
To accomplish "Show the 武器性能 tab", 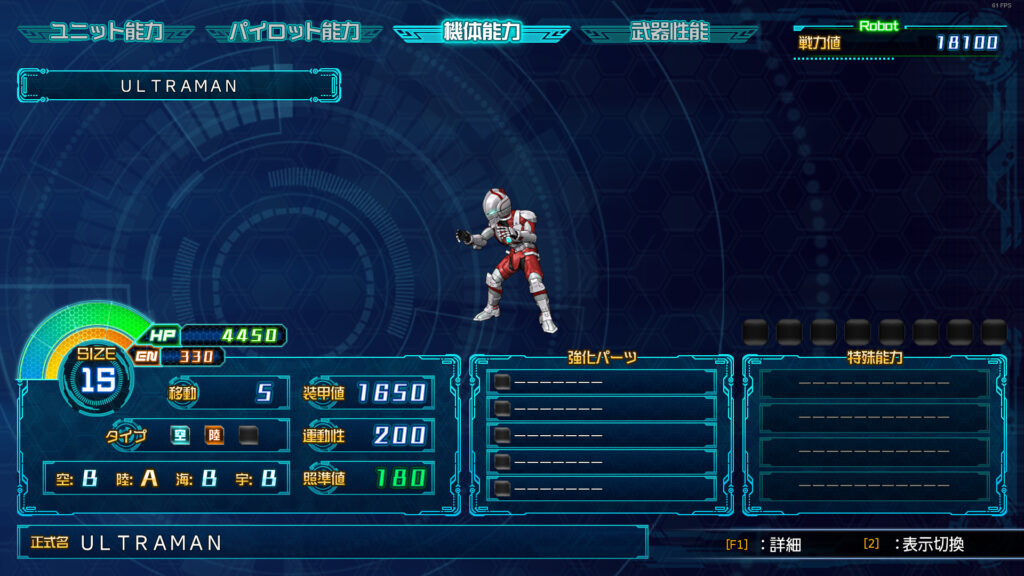I will coord(669,32).
